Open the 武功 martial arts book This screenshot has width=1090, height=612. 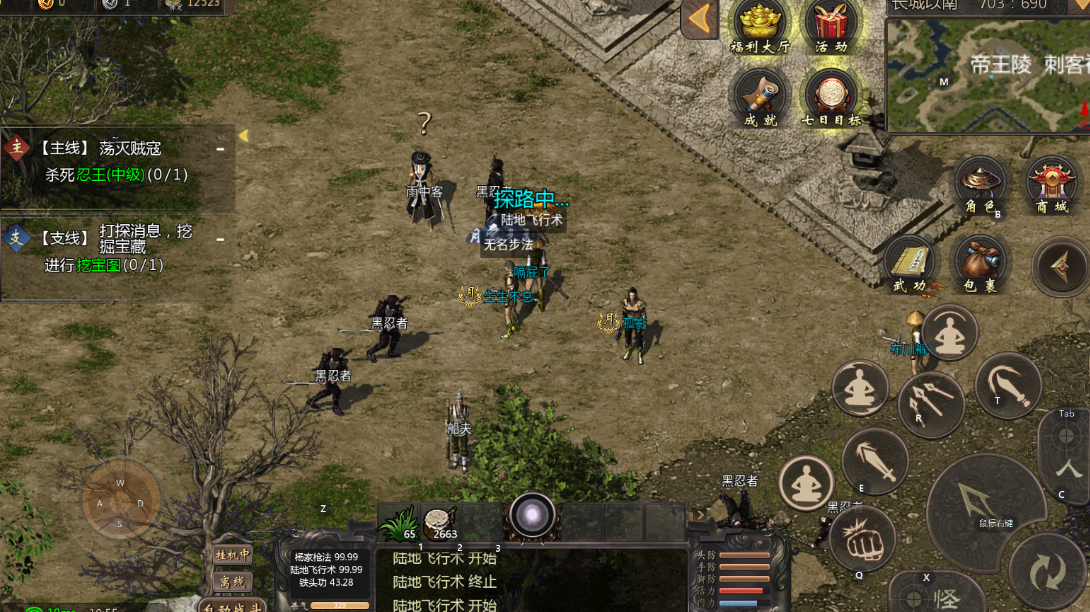point(909,263)
